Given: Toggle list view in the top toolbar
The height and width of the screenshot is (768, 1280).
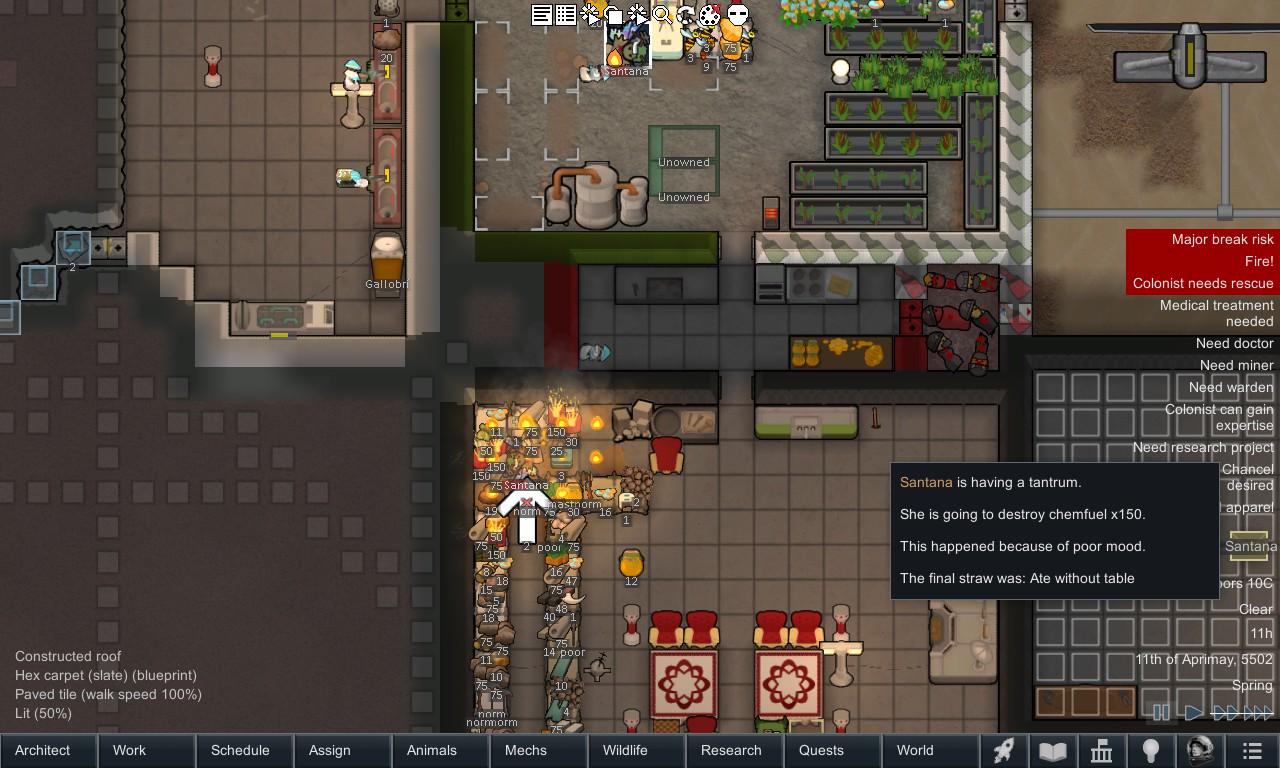Looking at the screenshot, I should [542, 15].
